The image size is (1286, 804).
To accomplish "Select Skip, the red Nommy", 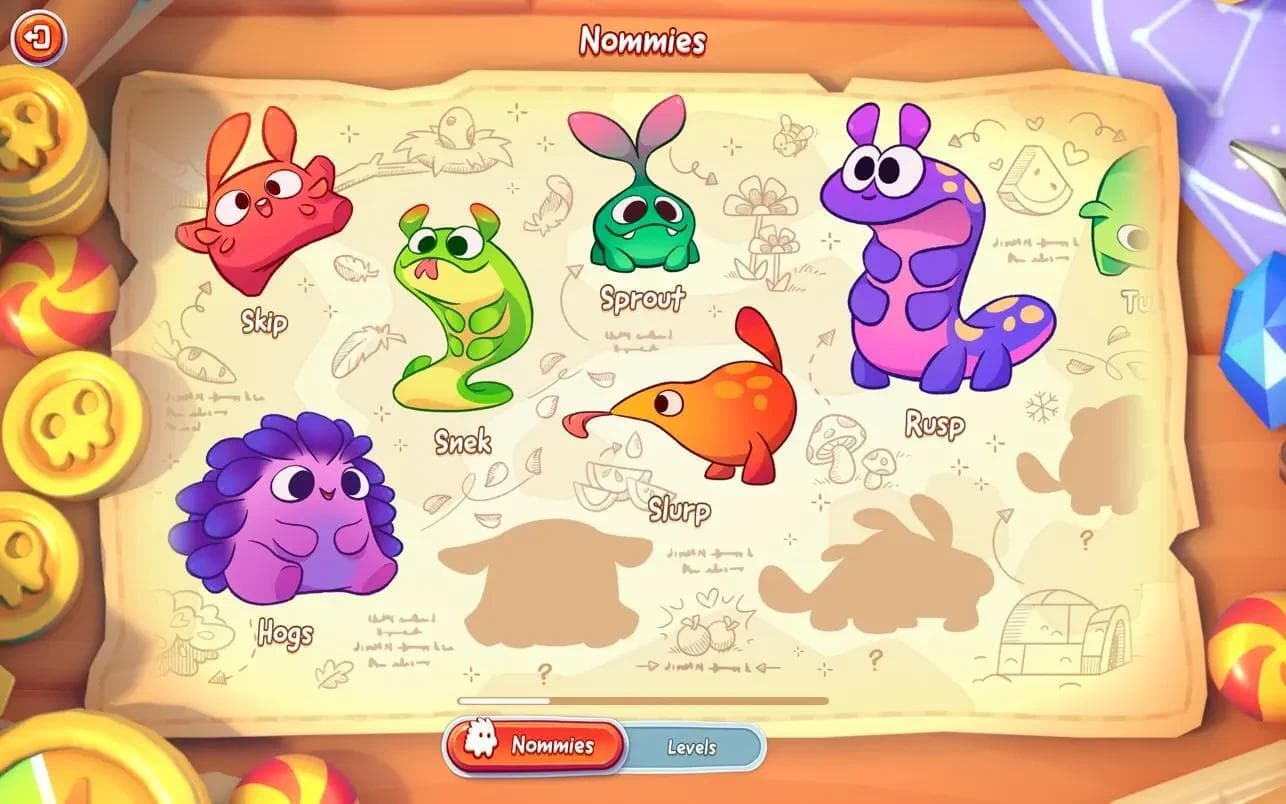I will 255,215.
